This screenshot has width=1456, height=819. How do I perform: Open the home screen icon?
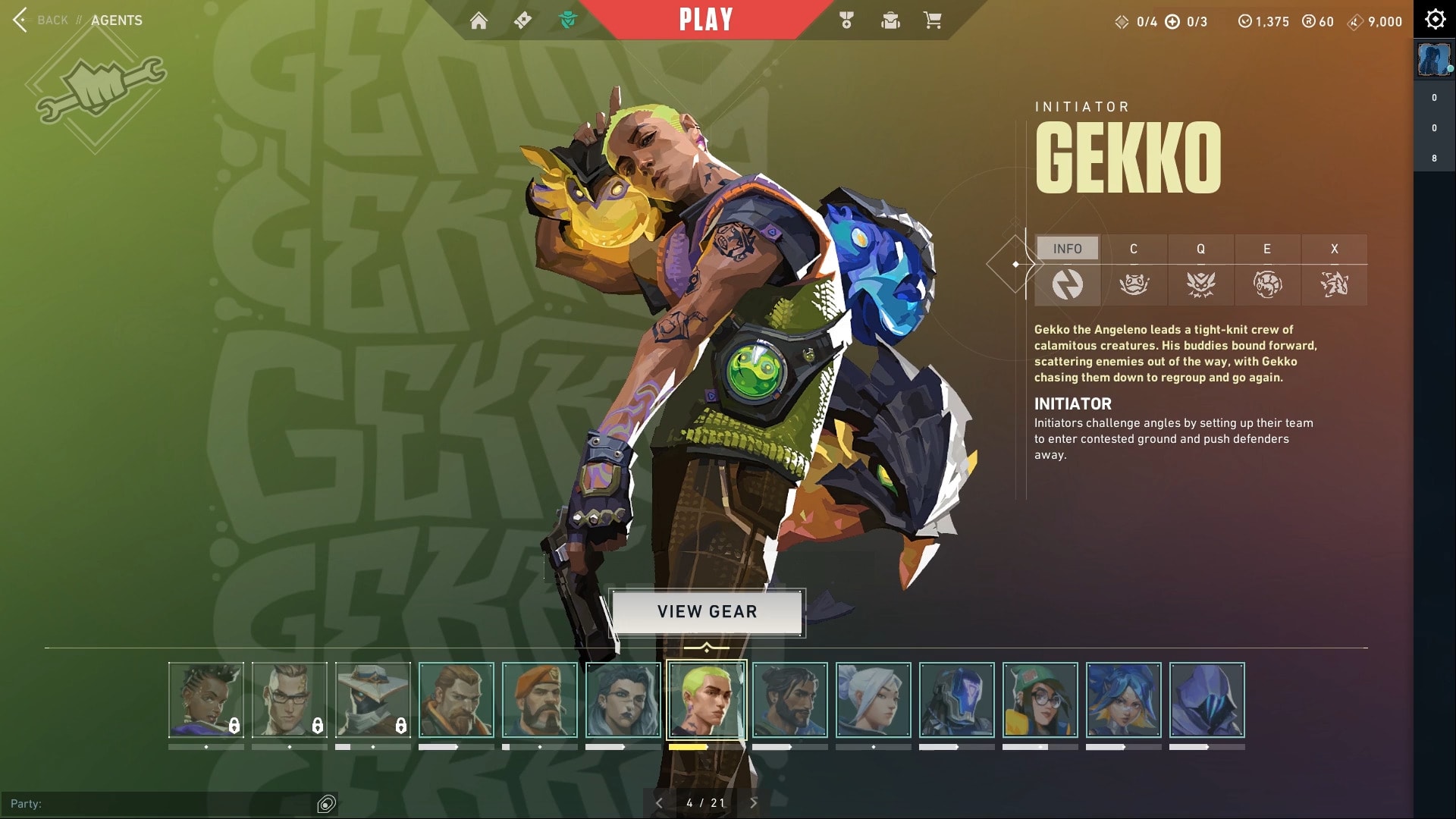tap(479, 20)
